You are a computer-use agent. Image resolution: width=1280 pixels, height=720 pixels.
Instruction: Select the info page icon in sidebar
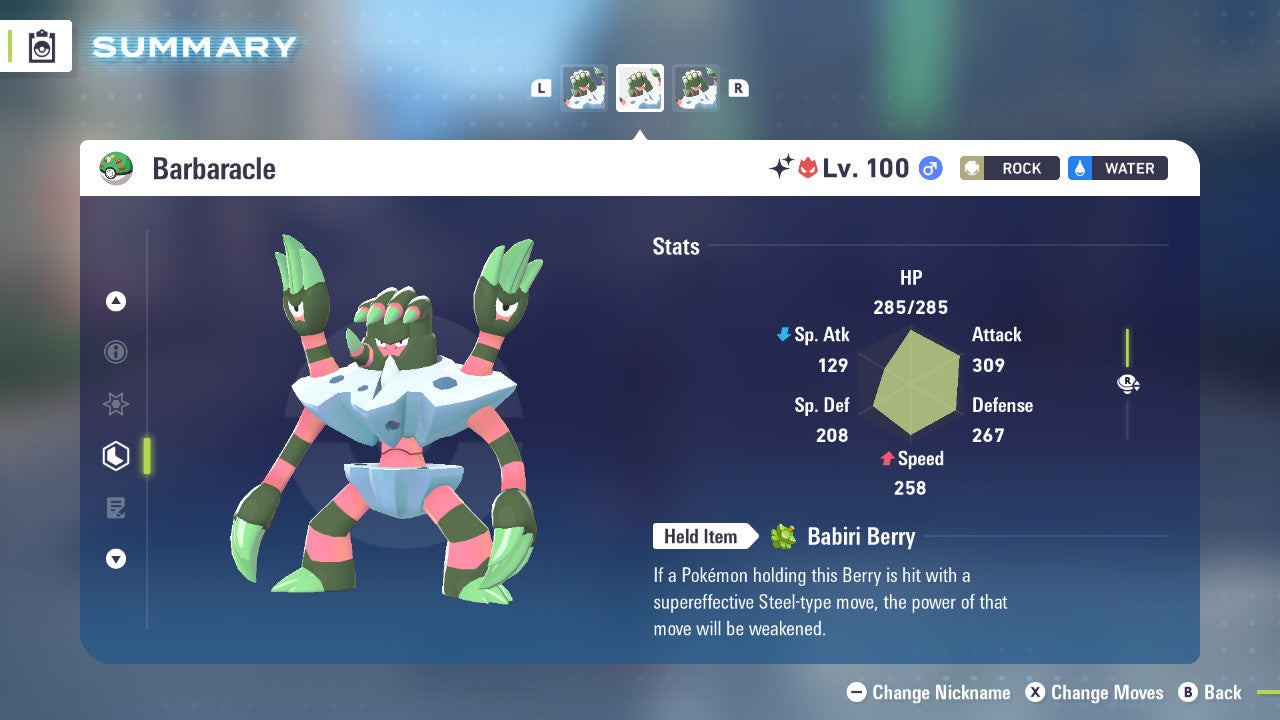tap(116, 352)
